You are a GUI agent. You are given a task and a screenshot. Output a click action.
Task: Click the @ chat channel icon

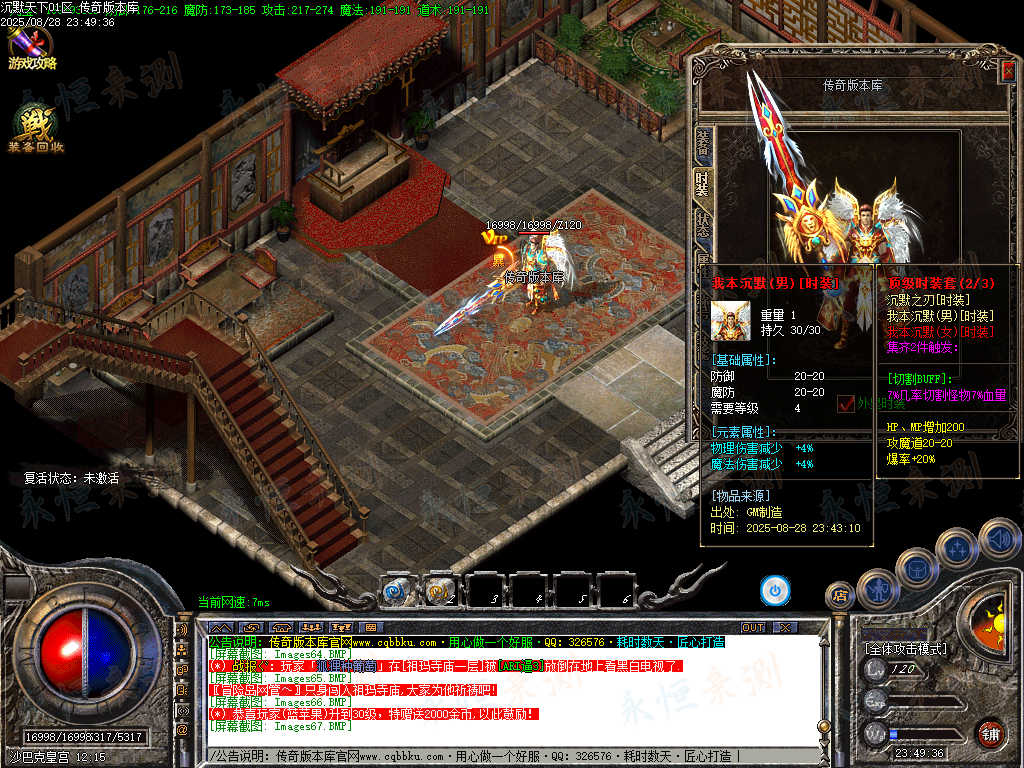(182, 729)
